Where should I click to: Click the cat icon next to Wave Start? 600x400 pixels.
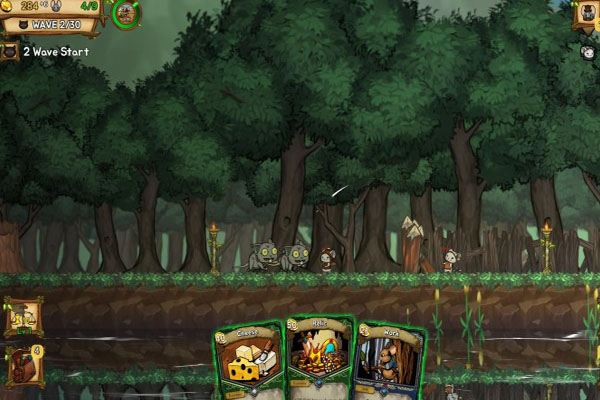click(x=10, y=51)
